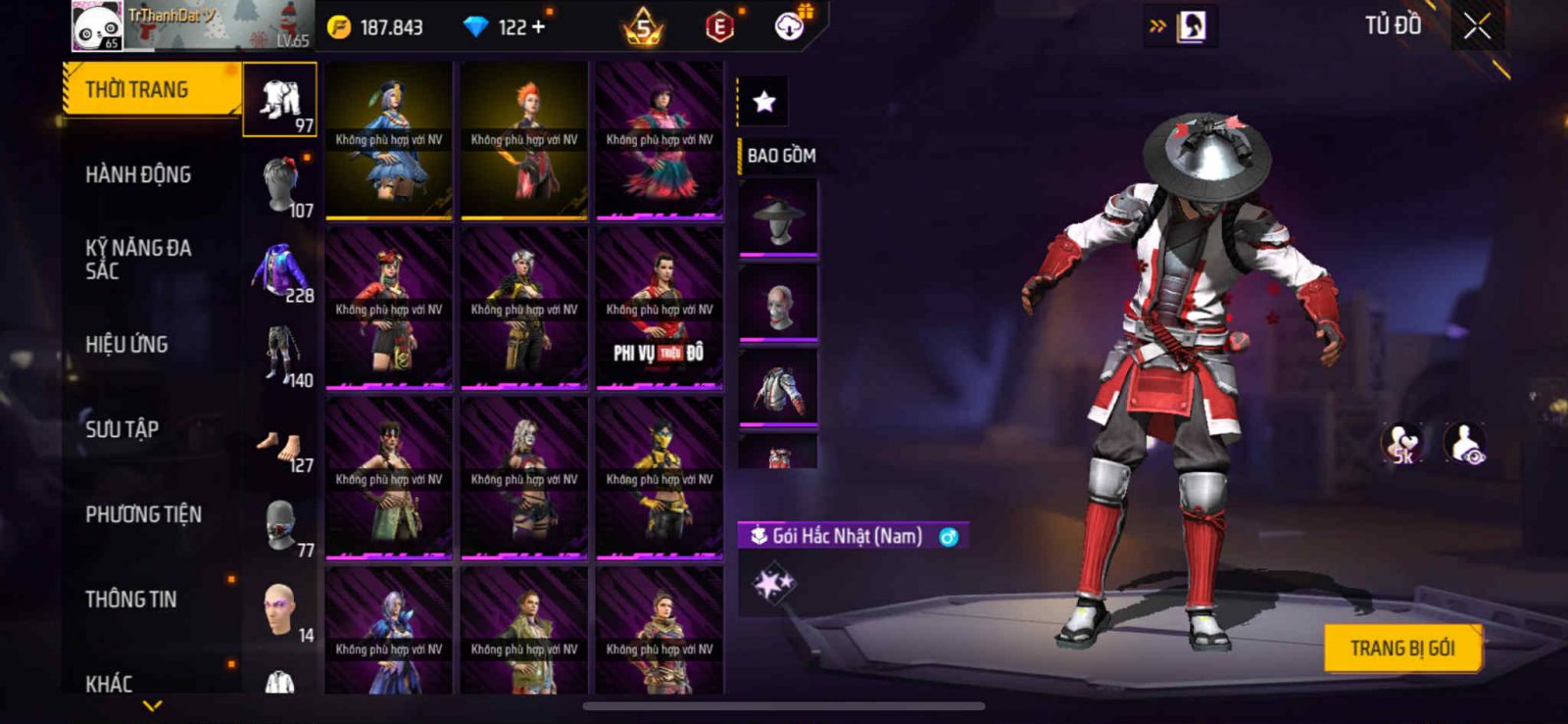Show the Hiệu Ứng category
The image size is (1568, 724).
tap(127, 344)
